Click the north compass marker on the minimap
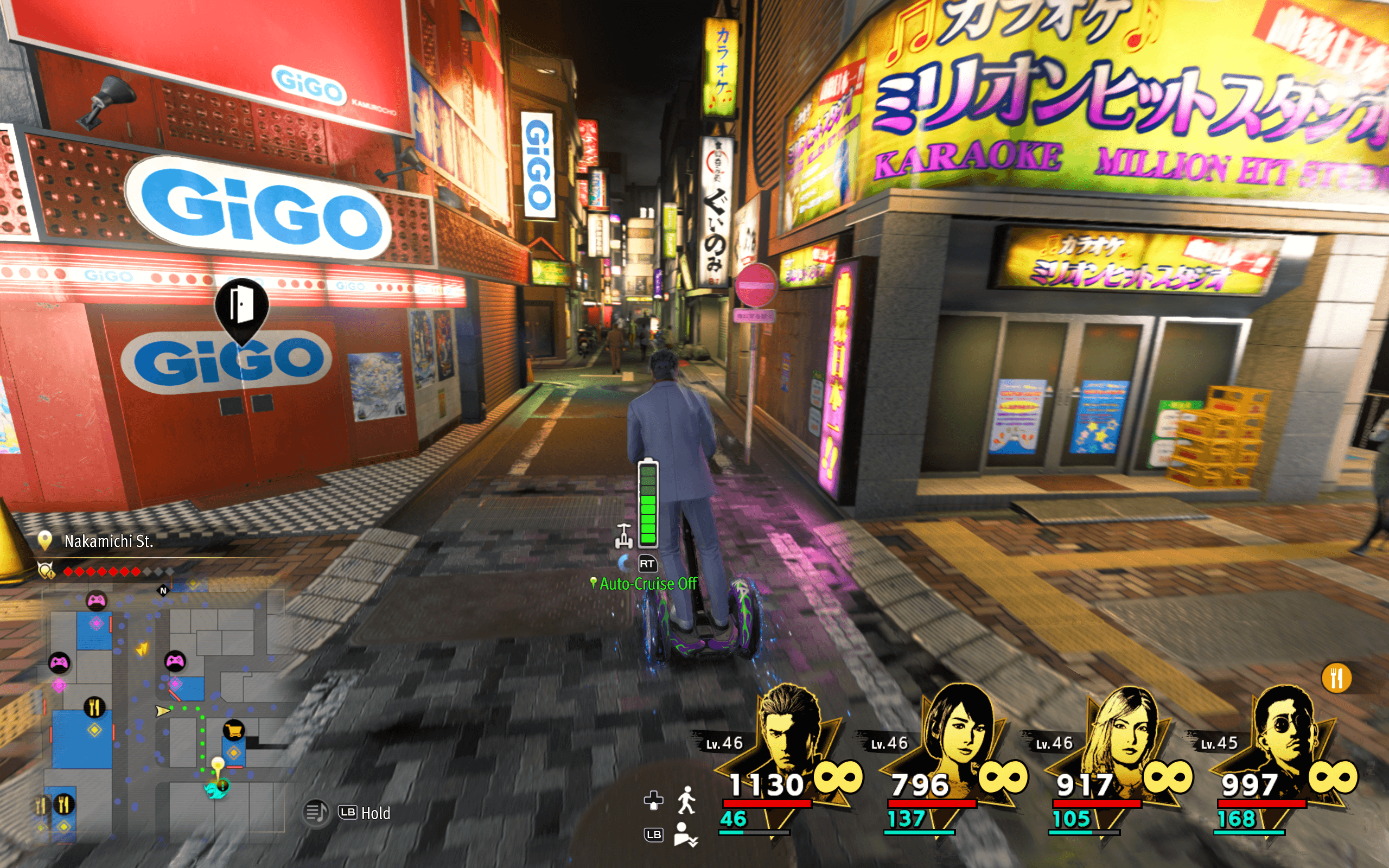The image size is (1389, 868). point(163,590)
